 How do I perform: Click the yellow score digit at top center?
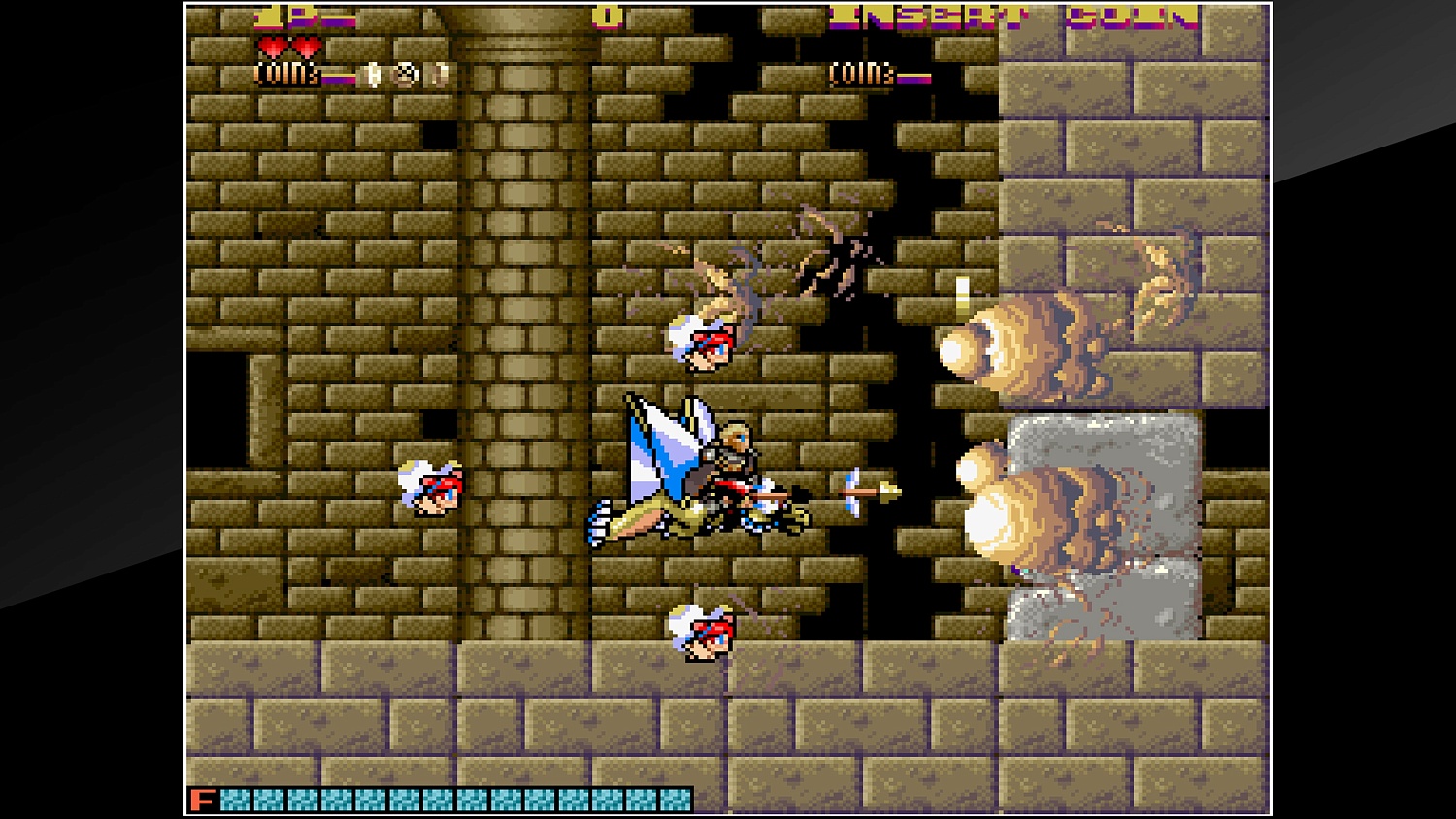coord(608,15)
